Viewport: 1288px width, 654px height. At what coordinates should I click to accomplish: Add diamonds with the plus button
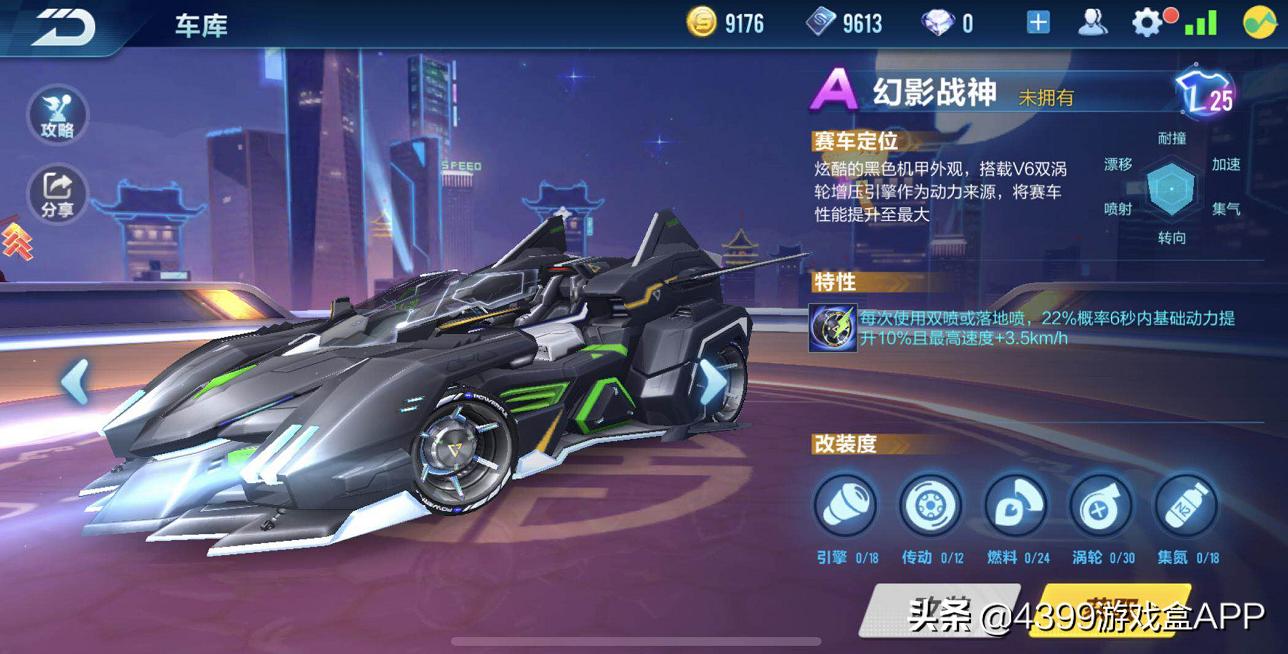pyautogui.click(x=1038, y=23)
